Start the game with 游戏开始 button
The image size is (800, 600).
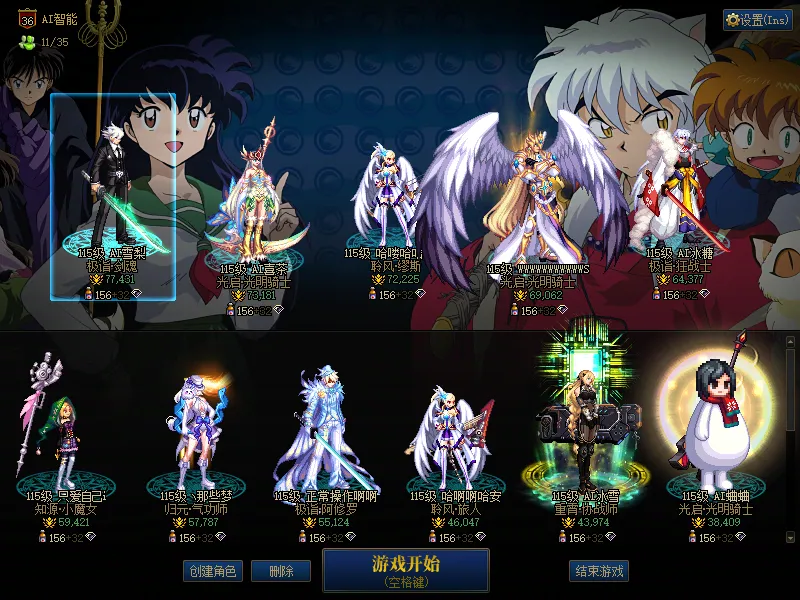[405, 569]
